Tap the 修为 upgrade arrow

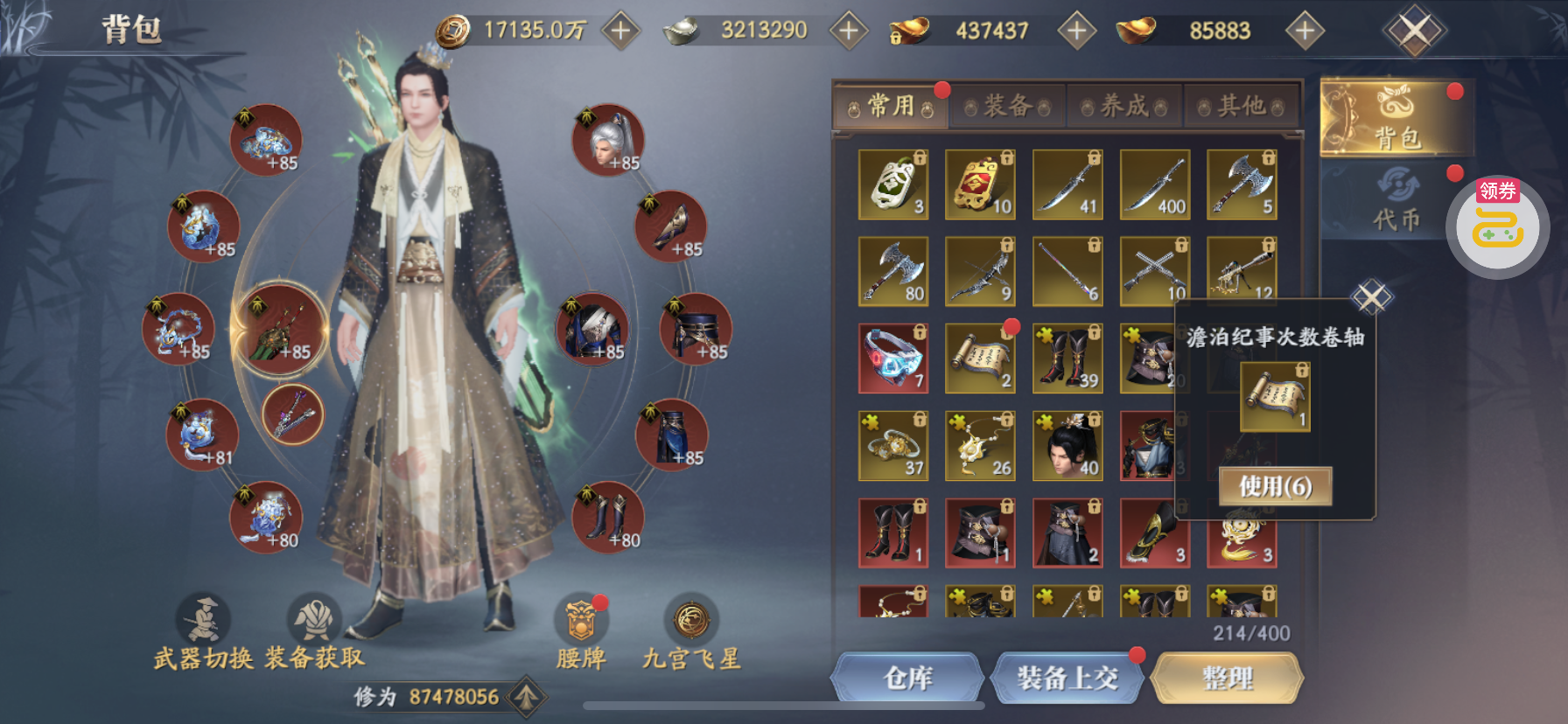point(526,697)
